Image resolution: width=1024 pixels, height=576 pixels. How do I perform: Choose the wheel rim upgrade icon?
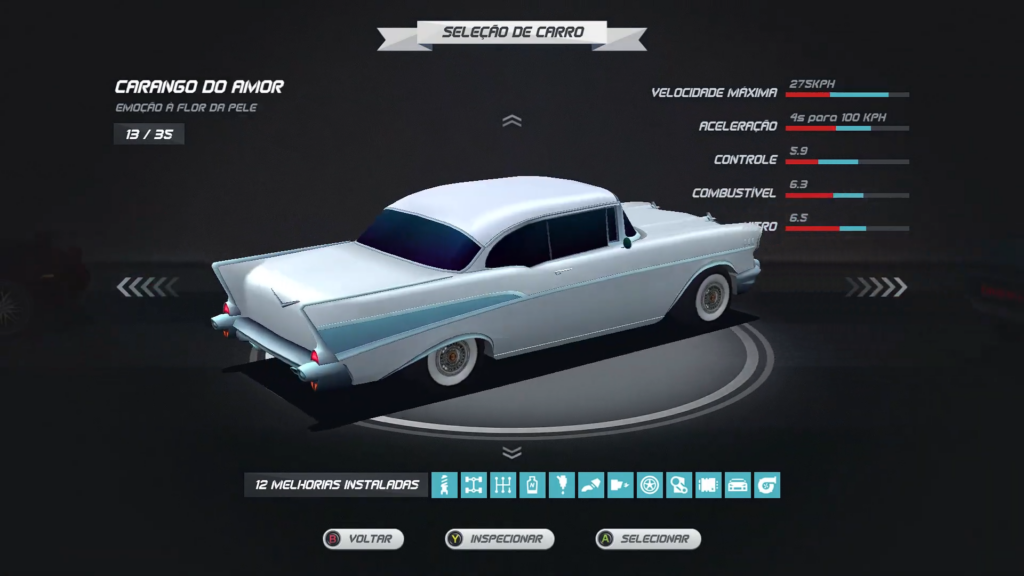coord(650,486)
